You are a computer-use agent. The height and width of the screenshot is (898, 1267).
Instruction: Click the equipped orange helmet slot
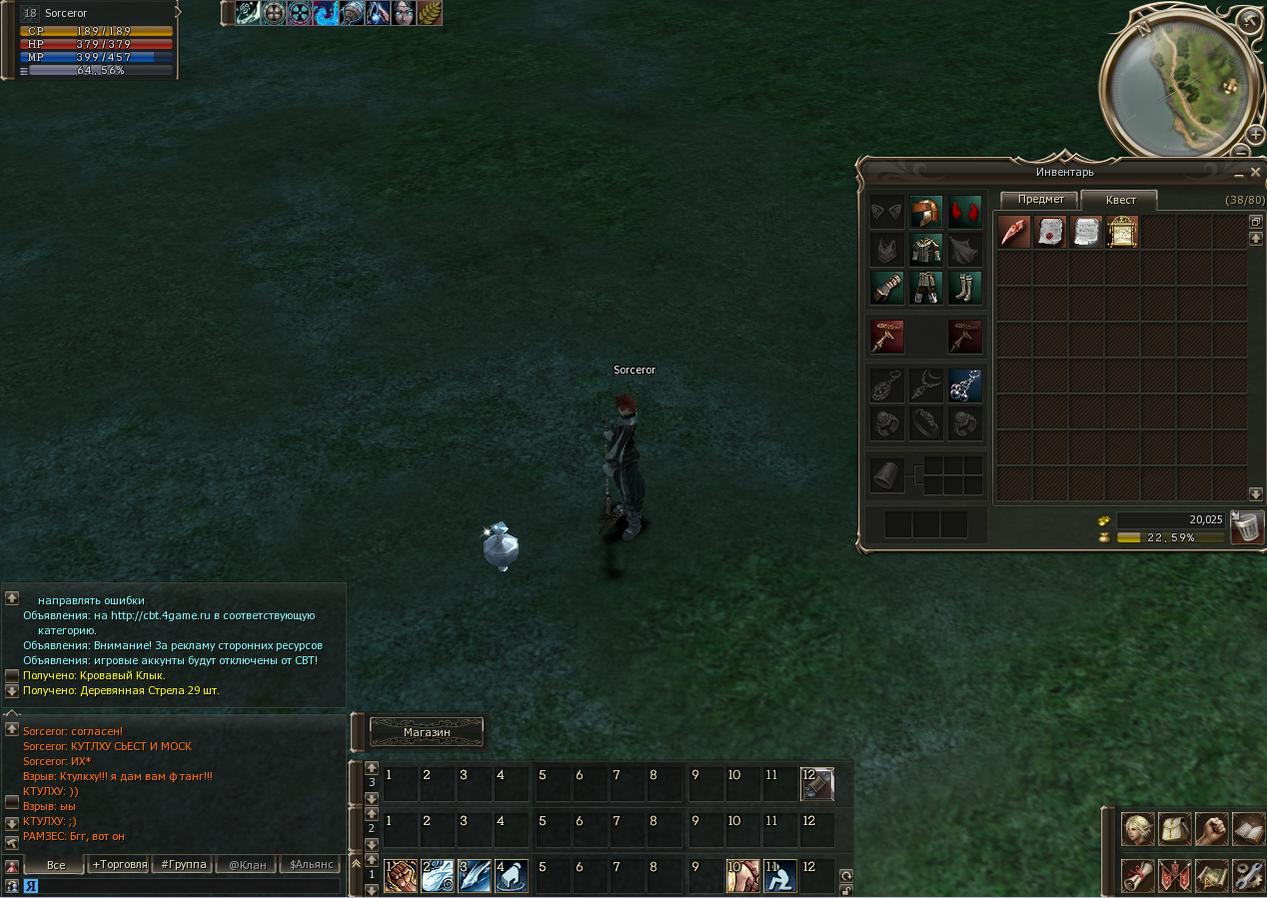(x=926, y=212)
